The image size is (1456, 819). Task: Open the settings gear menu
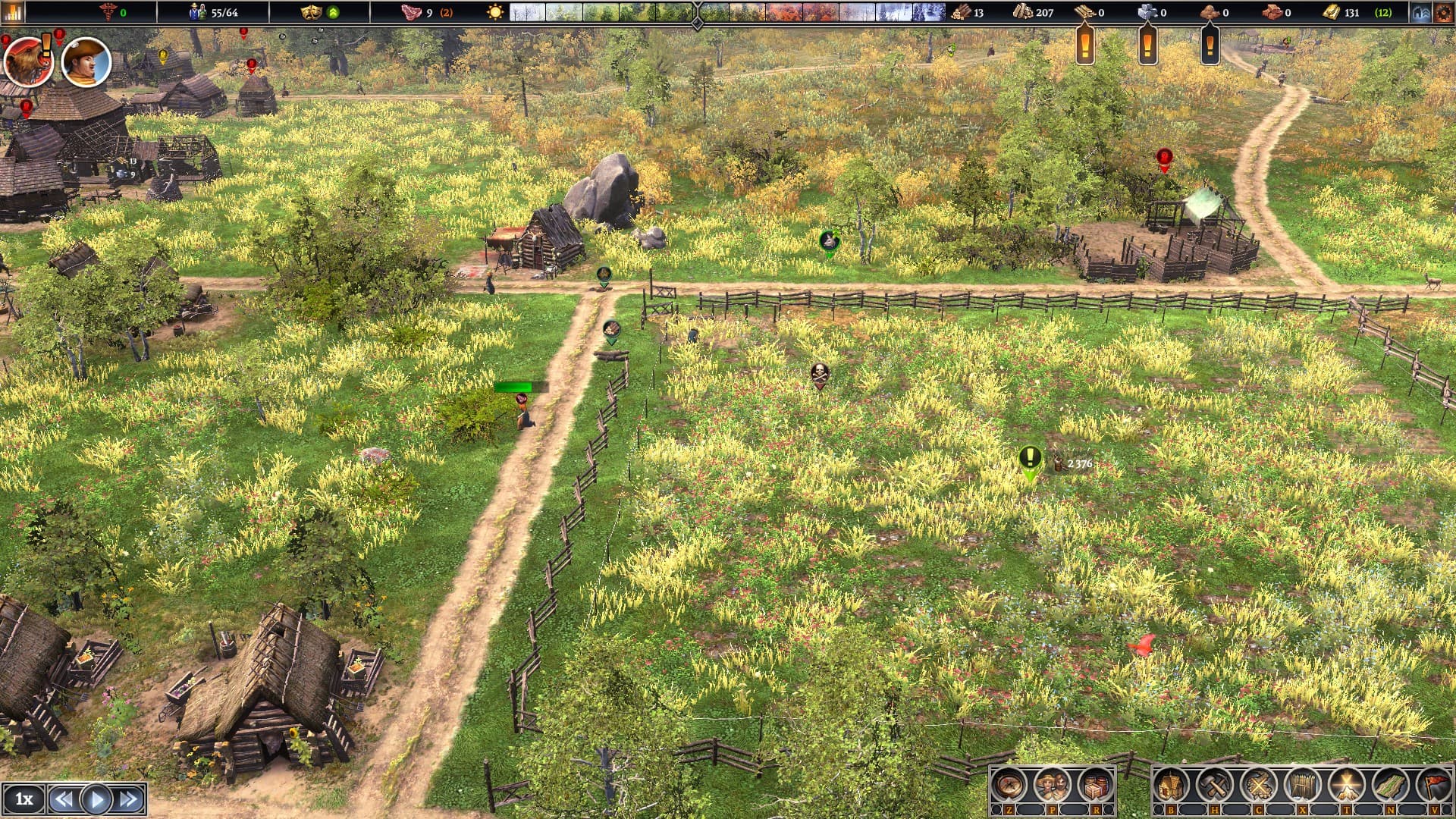click(1442, 12)
